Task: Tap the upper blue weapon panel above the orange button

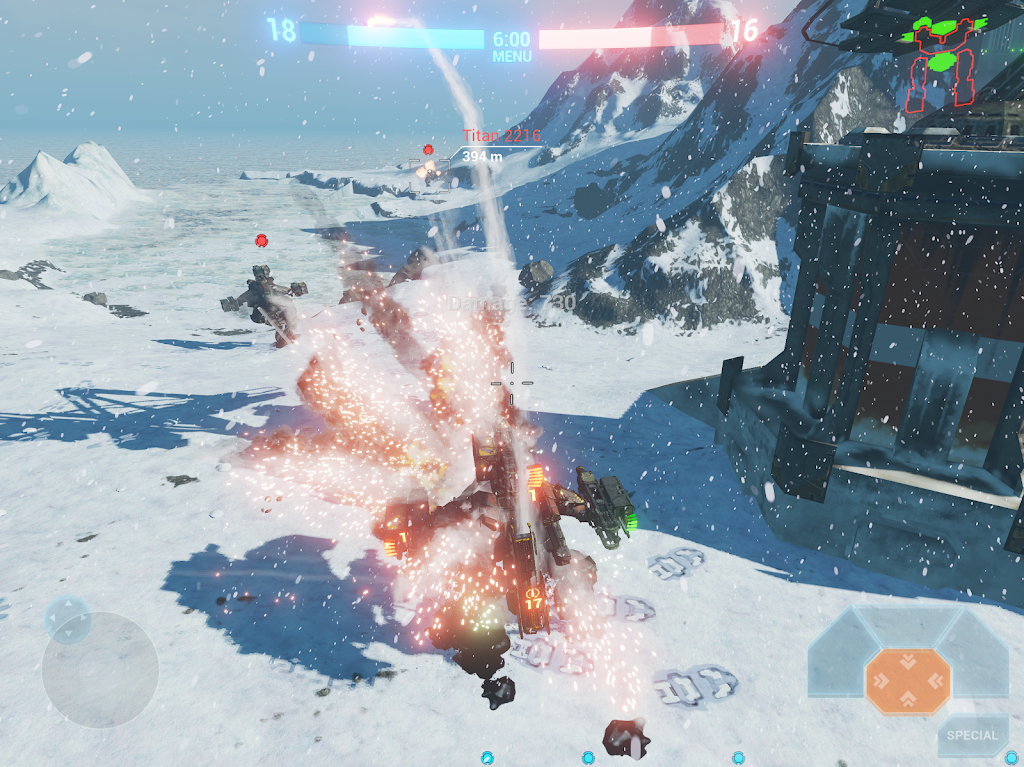Action: pyautogui.click(x=907, y=625)
